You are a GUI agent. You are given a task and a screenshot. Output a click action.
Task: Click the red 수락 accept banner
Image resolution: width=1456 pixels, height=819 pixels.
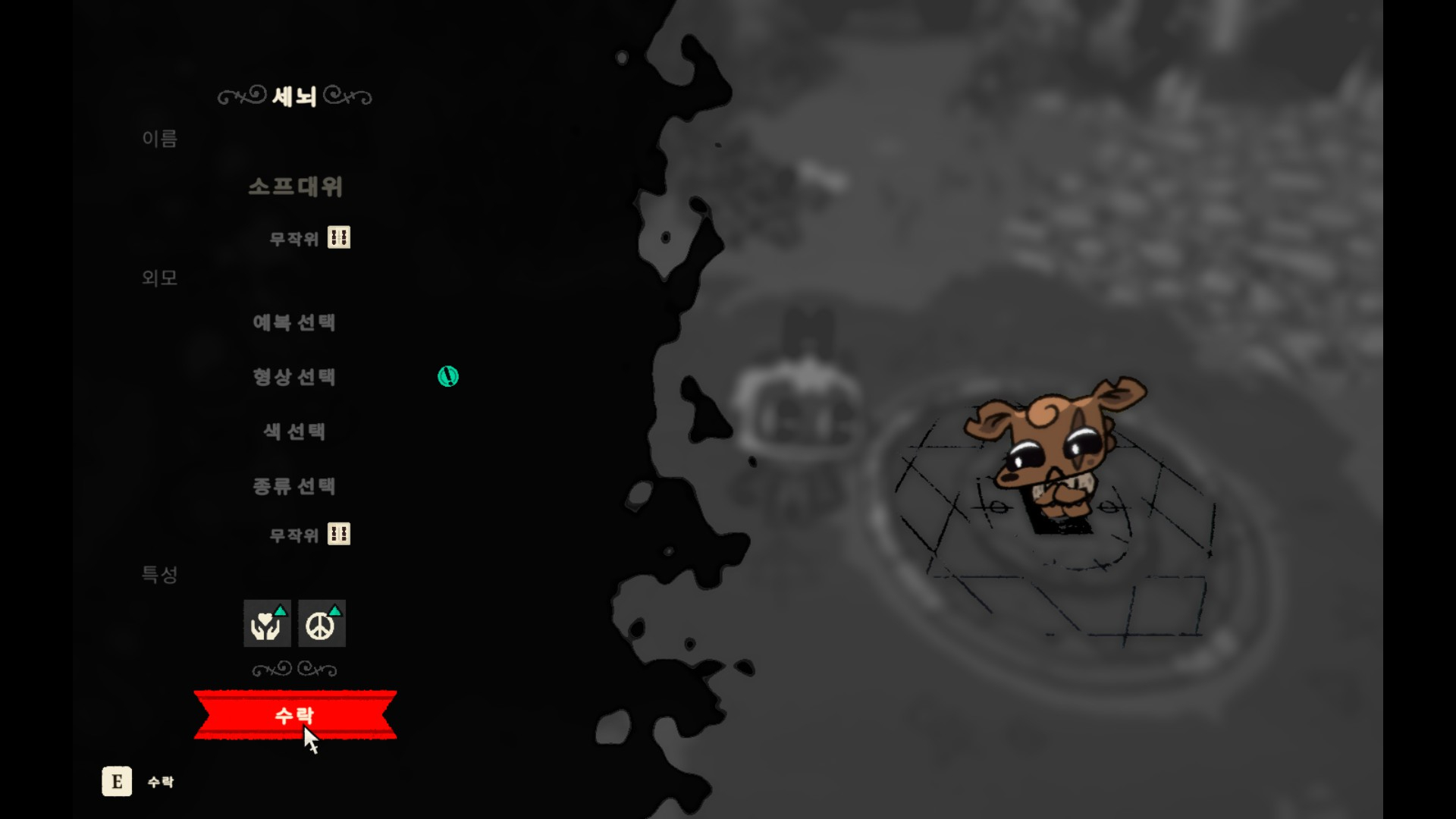[295, 714]
